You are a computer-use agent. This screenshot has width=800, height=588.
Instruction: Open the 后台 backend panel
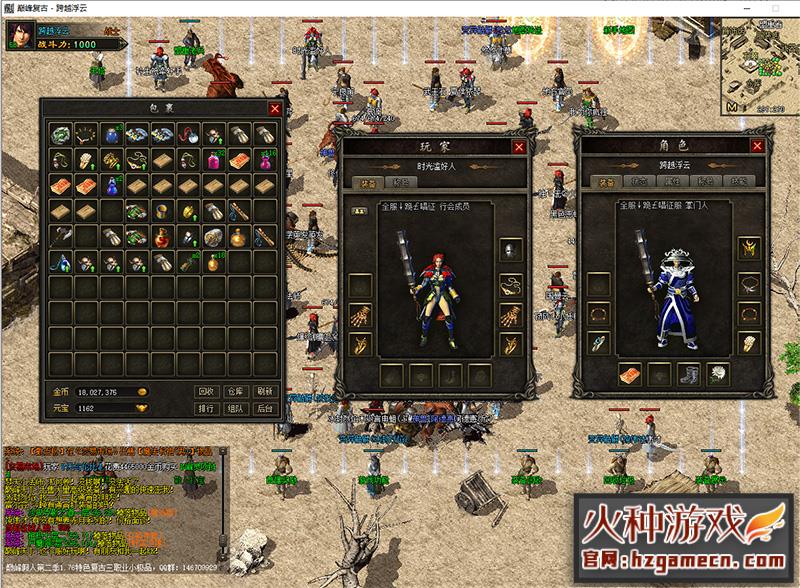265,408
